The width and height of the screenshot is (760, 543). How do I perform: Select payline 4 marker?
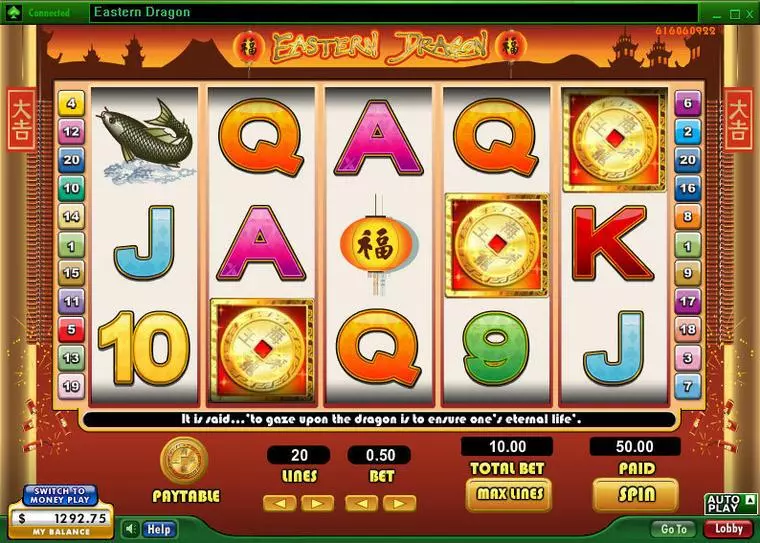click(x=72, y=102)
